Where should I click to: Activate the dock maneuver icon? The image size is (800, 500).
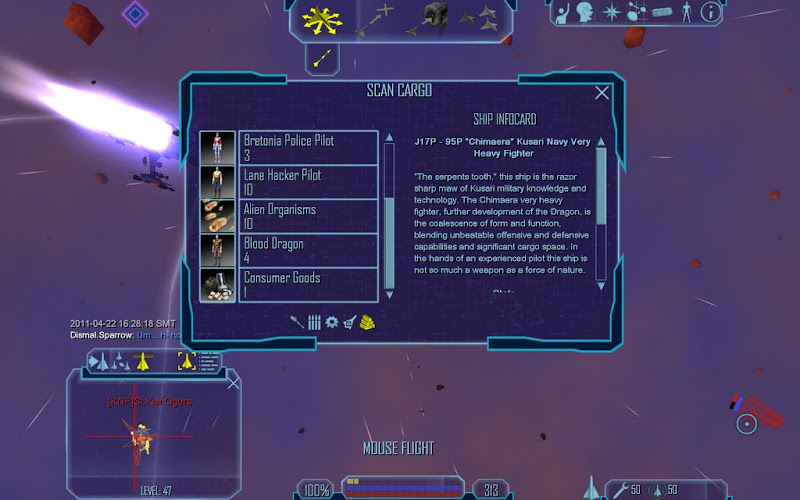pyautogui.click(x=434, y=17)
